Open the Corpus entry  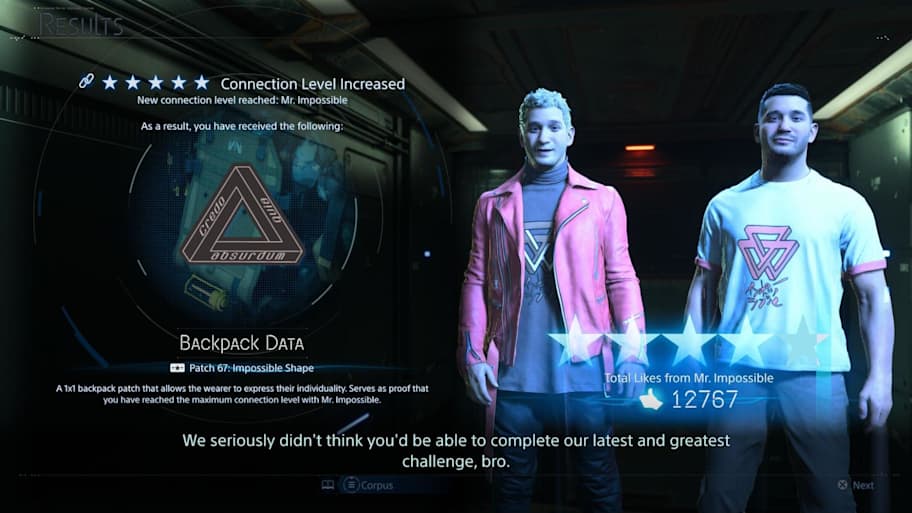point(368,485)
